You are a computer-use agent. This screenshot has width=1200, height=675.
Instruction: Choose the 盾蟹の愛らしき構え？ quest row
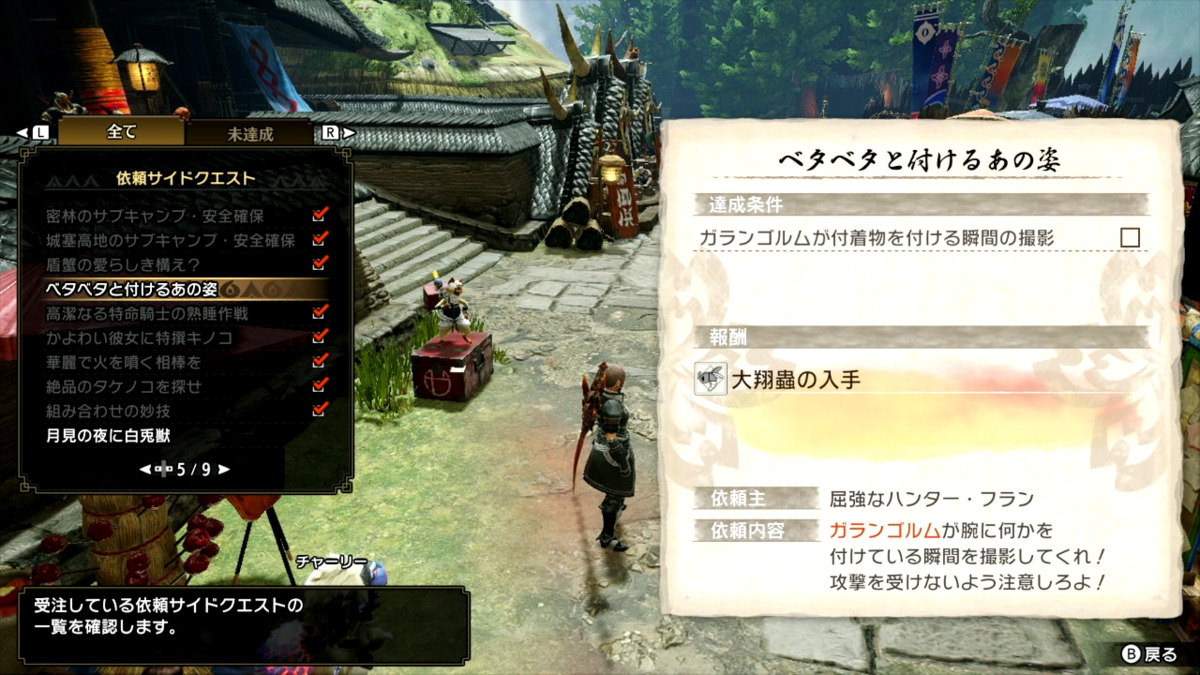pos(124,264)
